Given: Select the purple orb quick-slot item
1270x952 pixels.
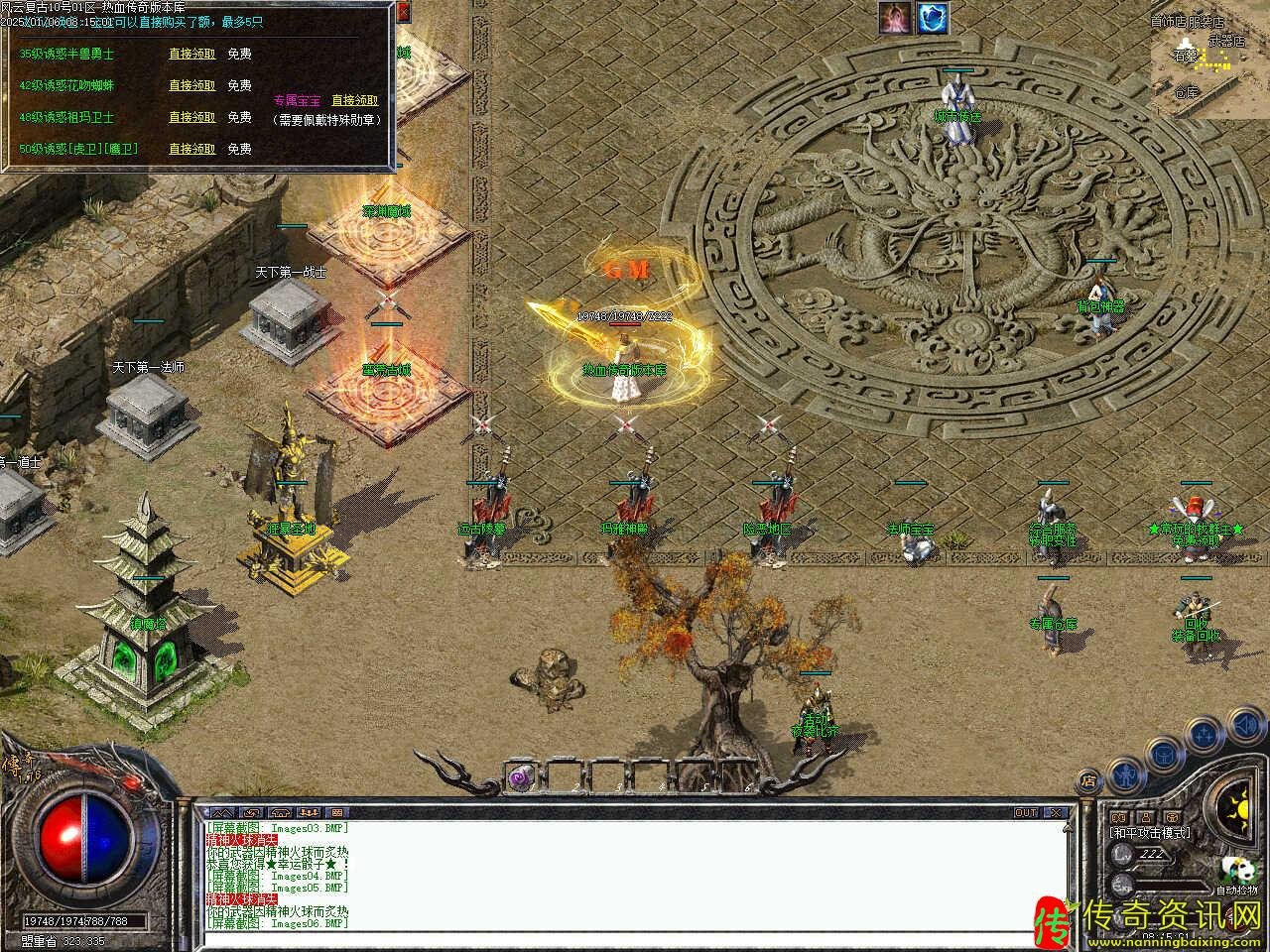Looking at the screenshot, I should pyautogui.click(x=520, y=777).
